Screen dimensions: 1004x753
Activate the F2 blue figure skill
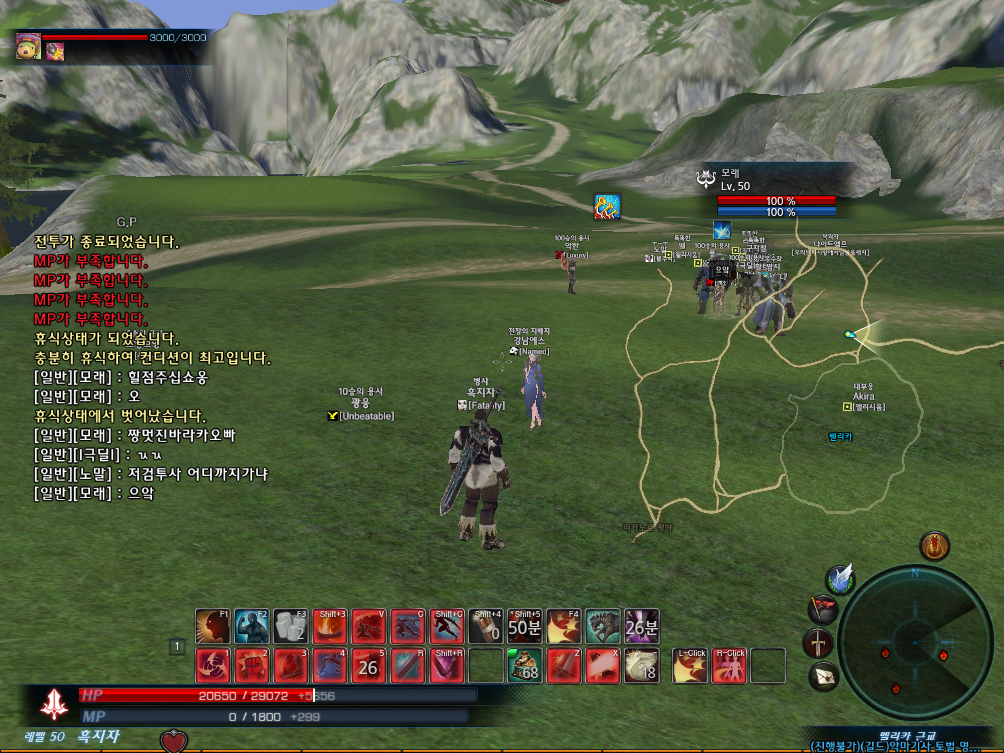click(x=251, y=626)
